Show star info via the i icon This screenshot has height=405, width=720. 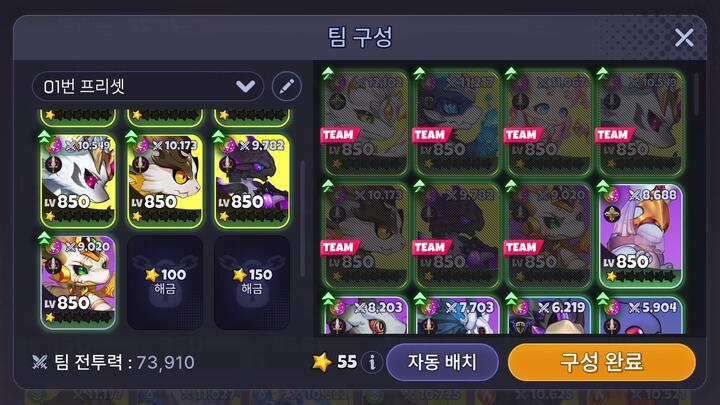pos(372,362)
